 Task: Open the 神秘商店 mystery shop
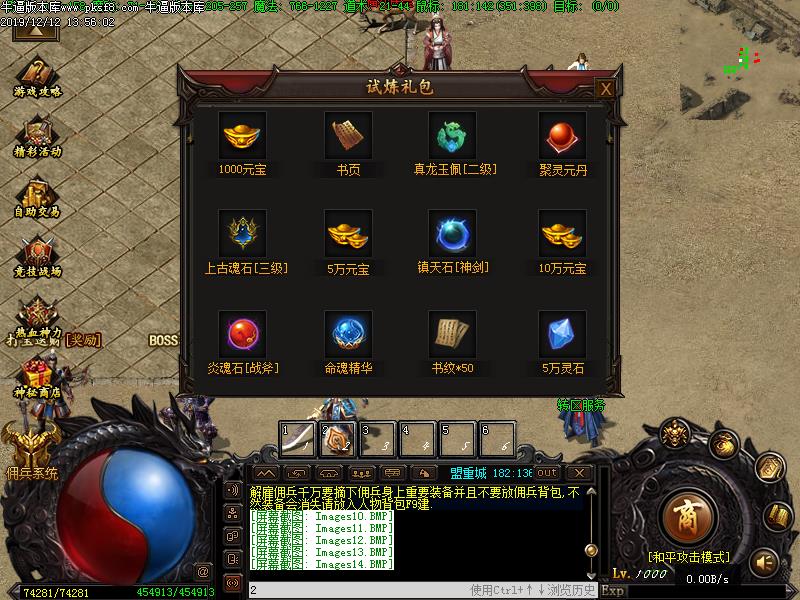pyautogui.click(x=38, y=378)
